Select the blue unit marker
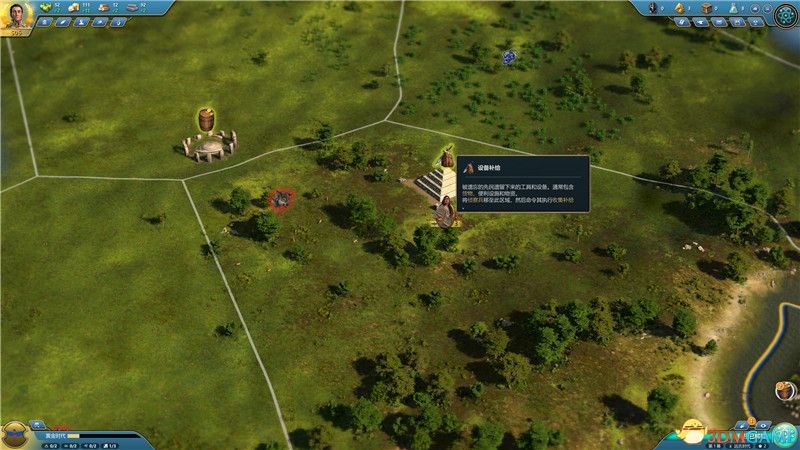Viewport: 800px width, 450px height. [x=509, y=58]
